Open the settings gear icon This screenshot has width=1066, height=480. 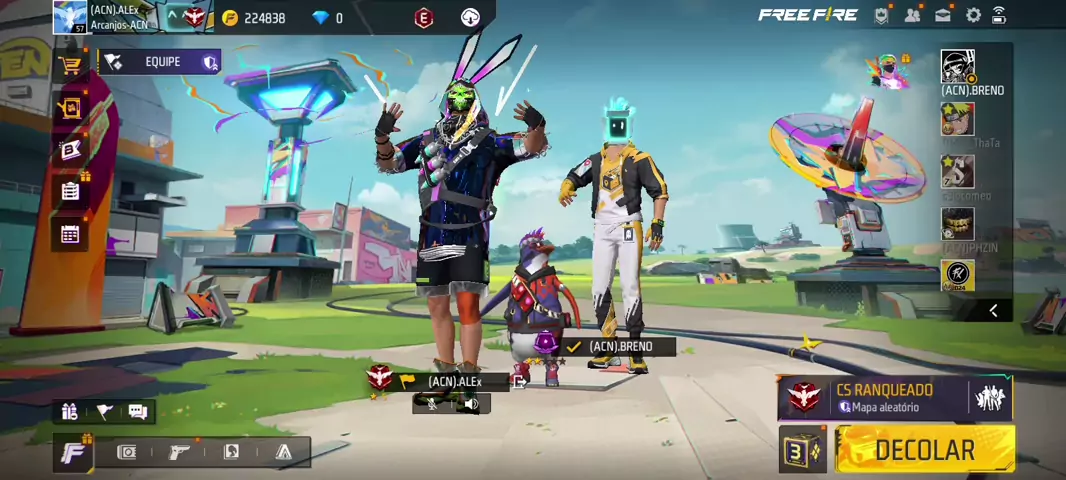click(973, 15)
